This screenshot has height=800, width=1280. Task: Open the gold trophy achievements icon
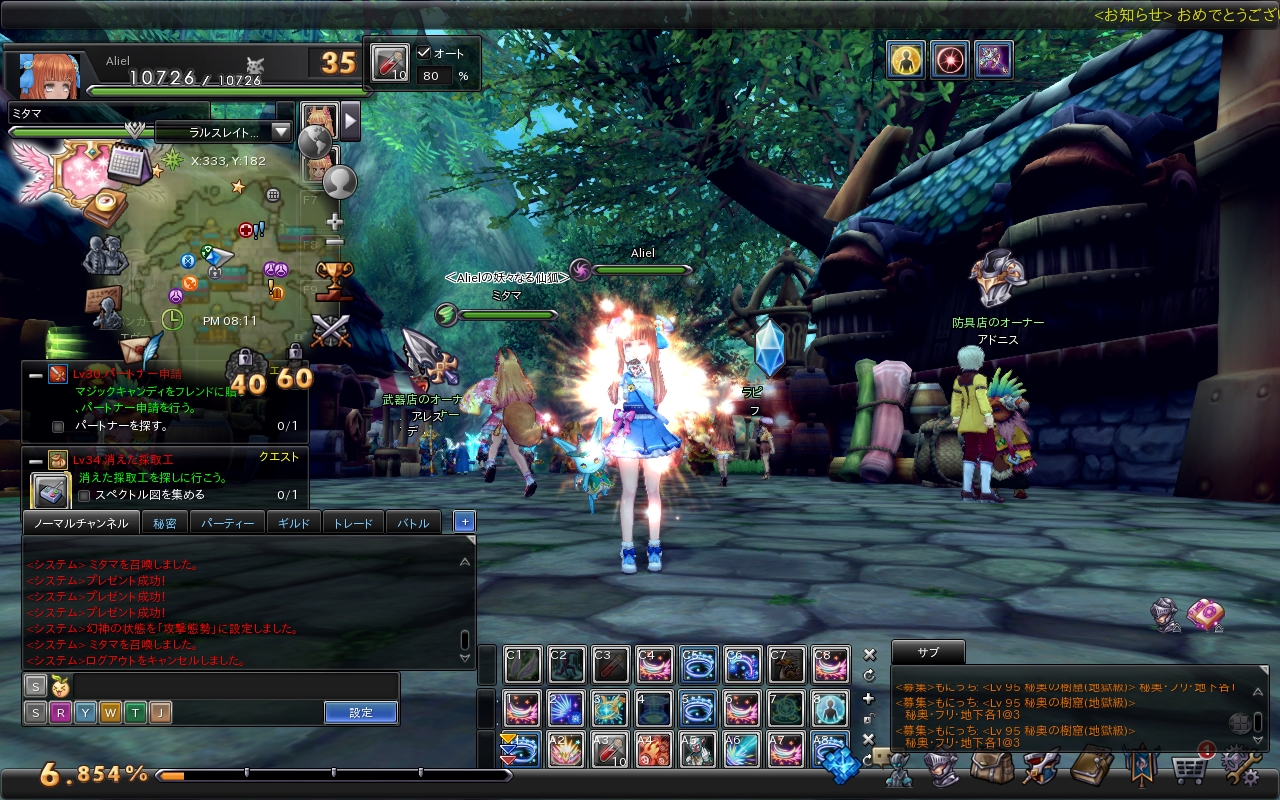click(333, 279)
